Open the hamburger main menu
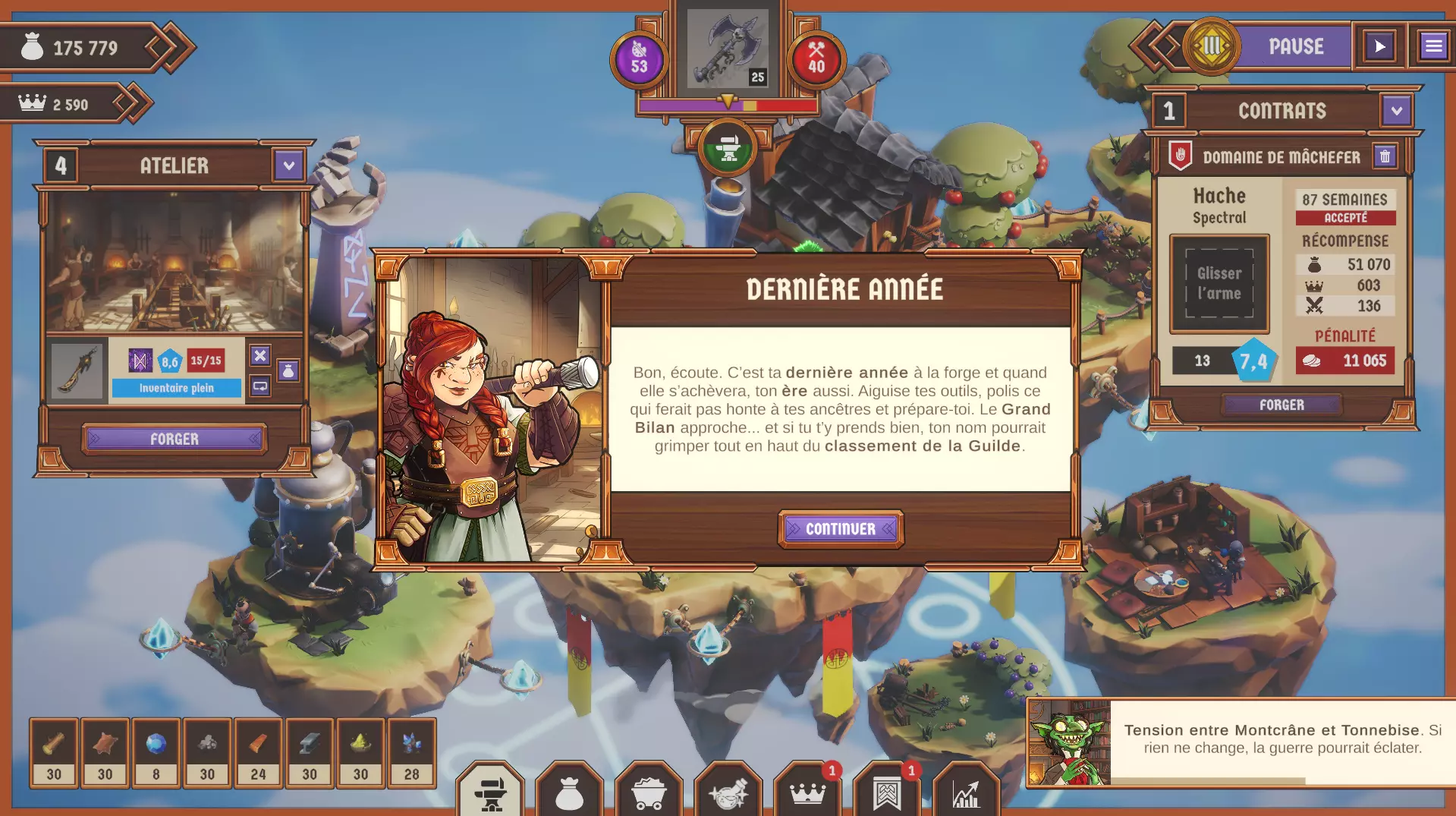Screen dimensions: 1456x816 click(1433, 47)
